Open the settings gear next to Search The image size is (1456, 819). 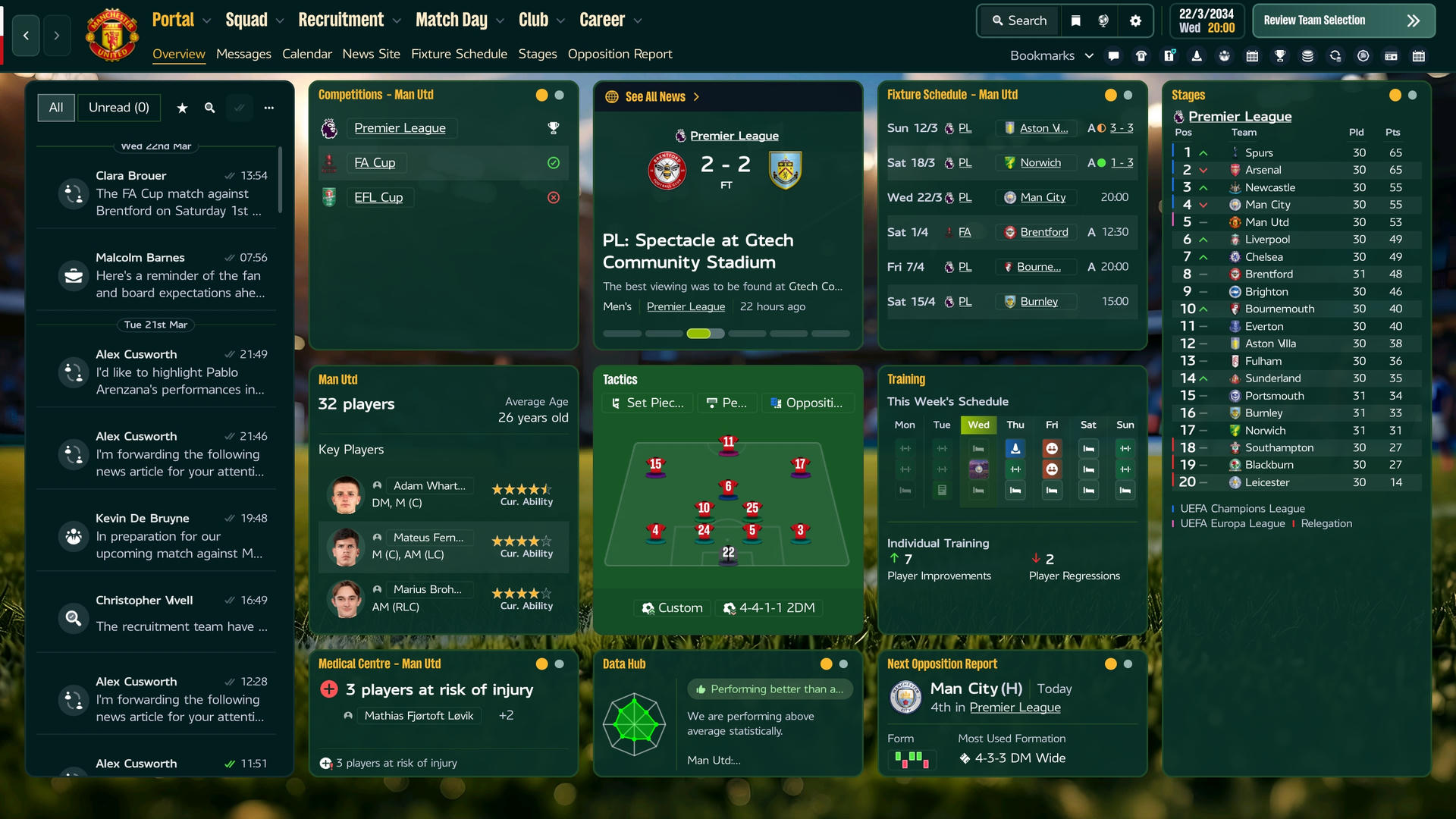coord(1135,20)
